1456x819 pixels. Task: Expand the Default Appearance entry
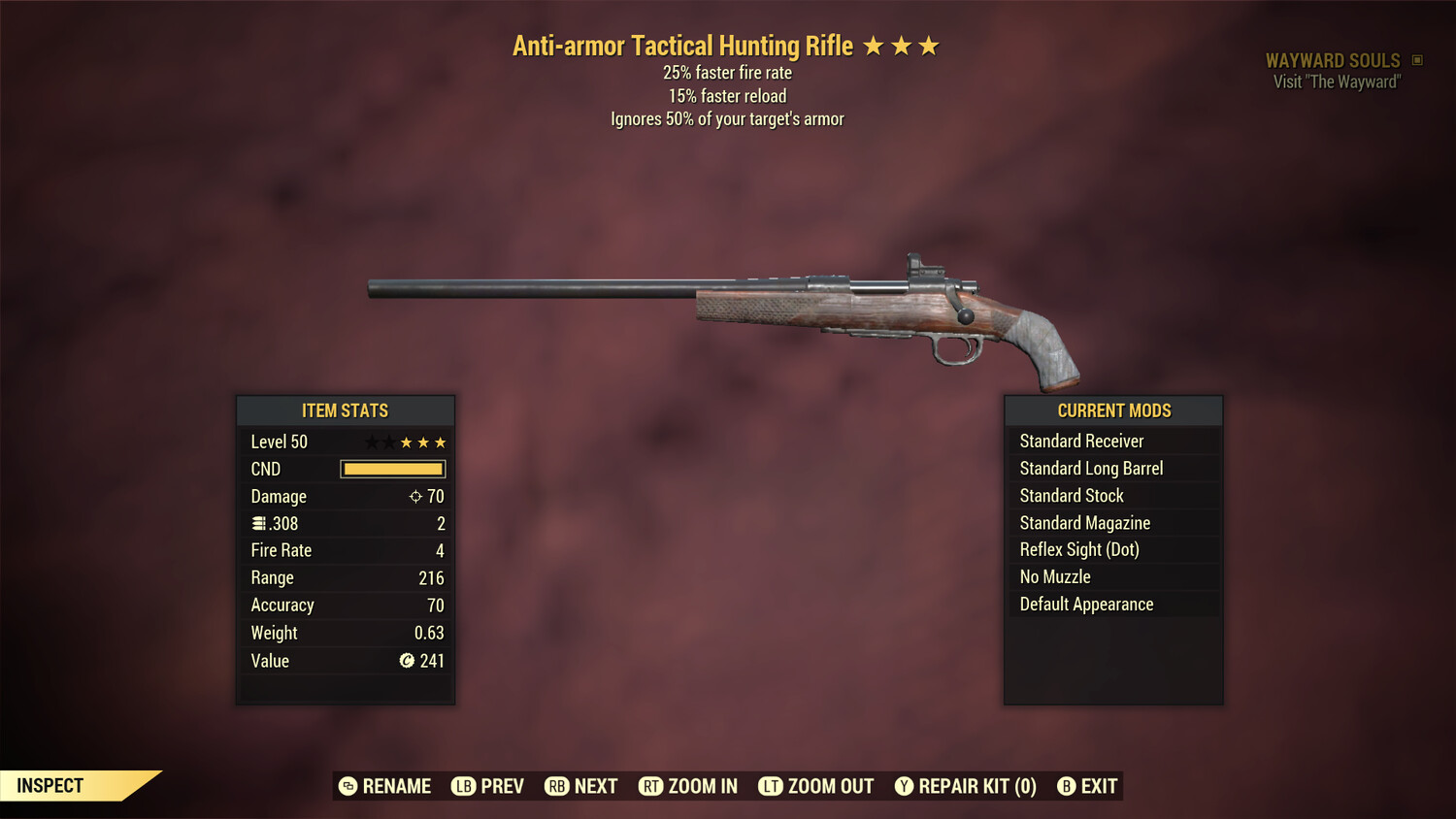(x=1113, y=604)
